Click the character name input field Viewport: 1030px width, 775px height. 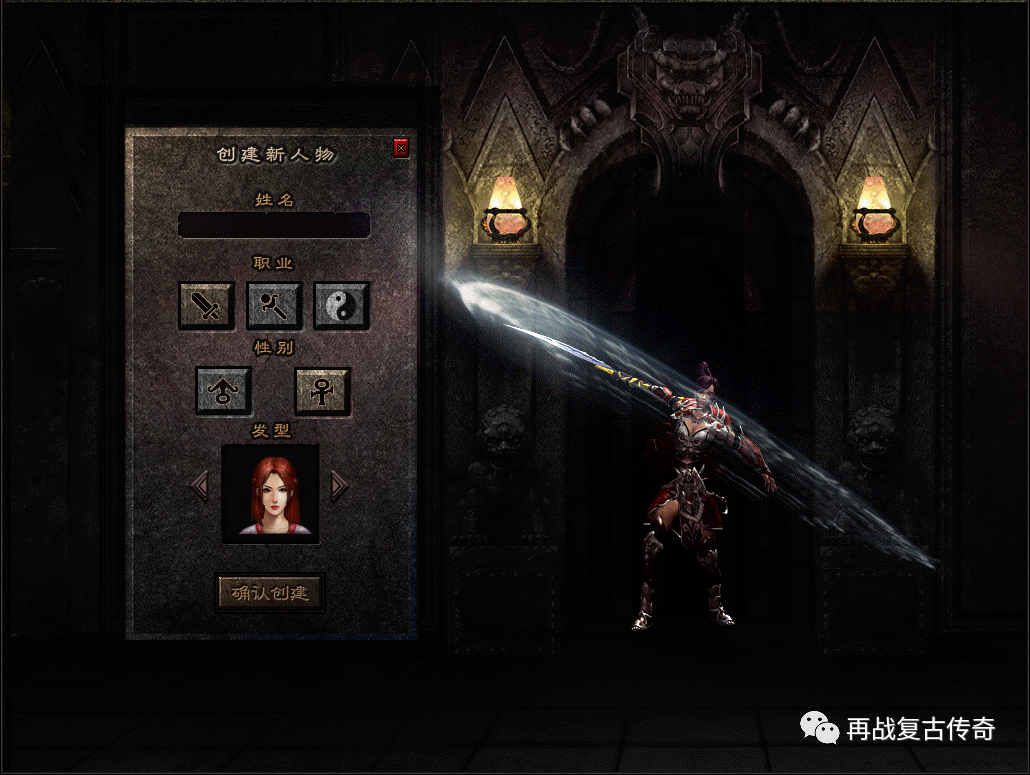click(x=274, y=225)
